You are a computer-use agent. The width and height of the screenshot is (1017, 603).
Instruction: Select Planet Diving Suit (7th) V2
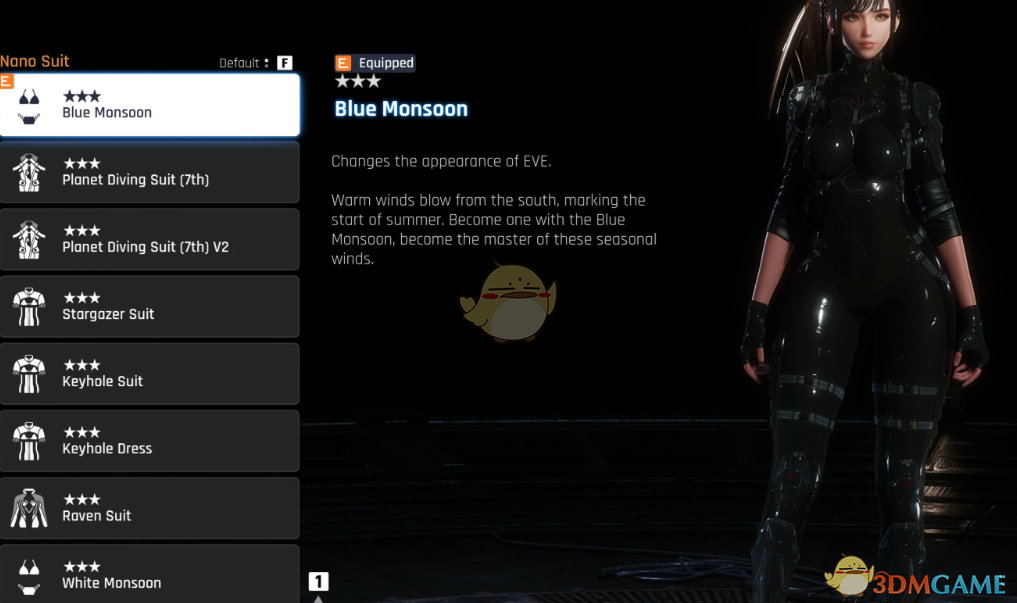pyautogui.click(x=150, y=239)
